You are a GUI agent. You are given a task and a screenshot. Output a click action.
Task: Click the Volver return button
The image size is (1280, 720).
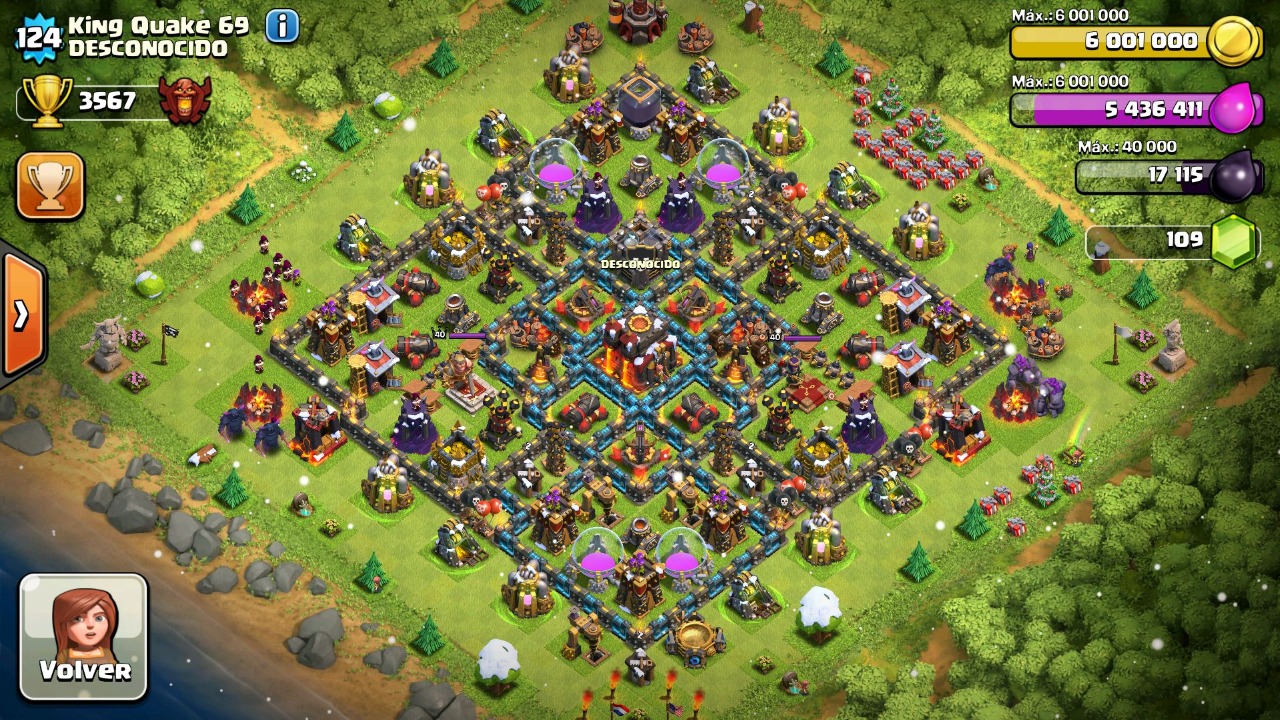coord(84,637)
